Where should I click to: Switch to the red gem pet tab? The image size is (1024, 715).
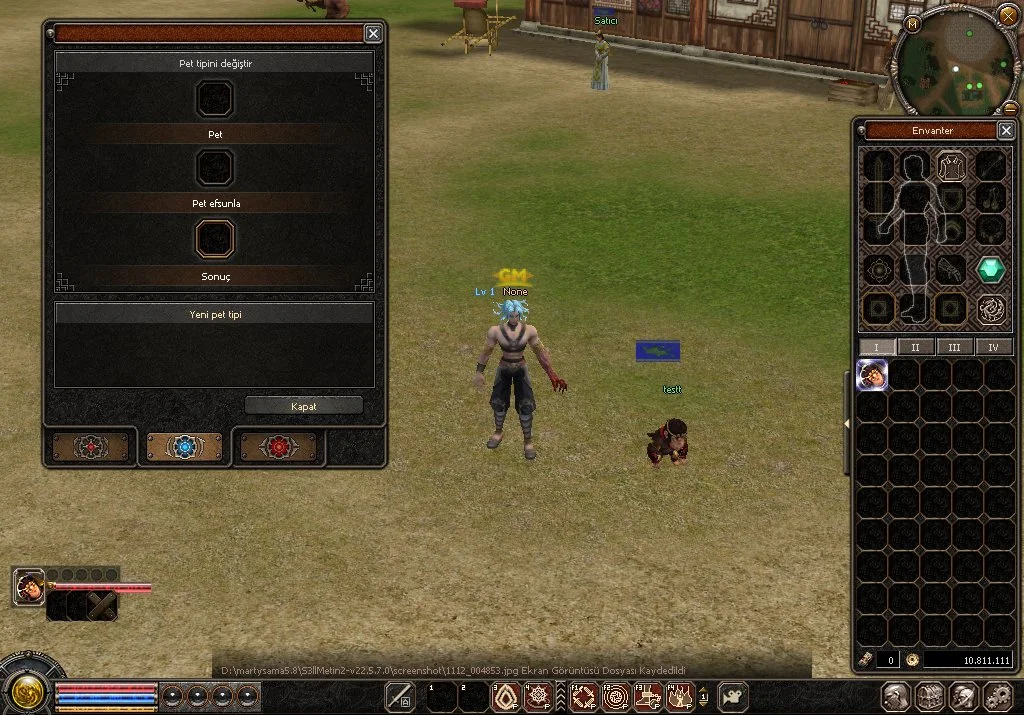click(279, 447)
